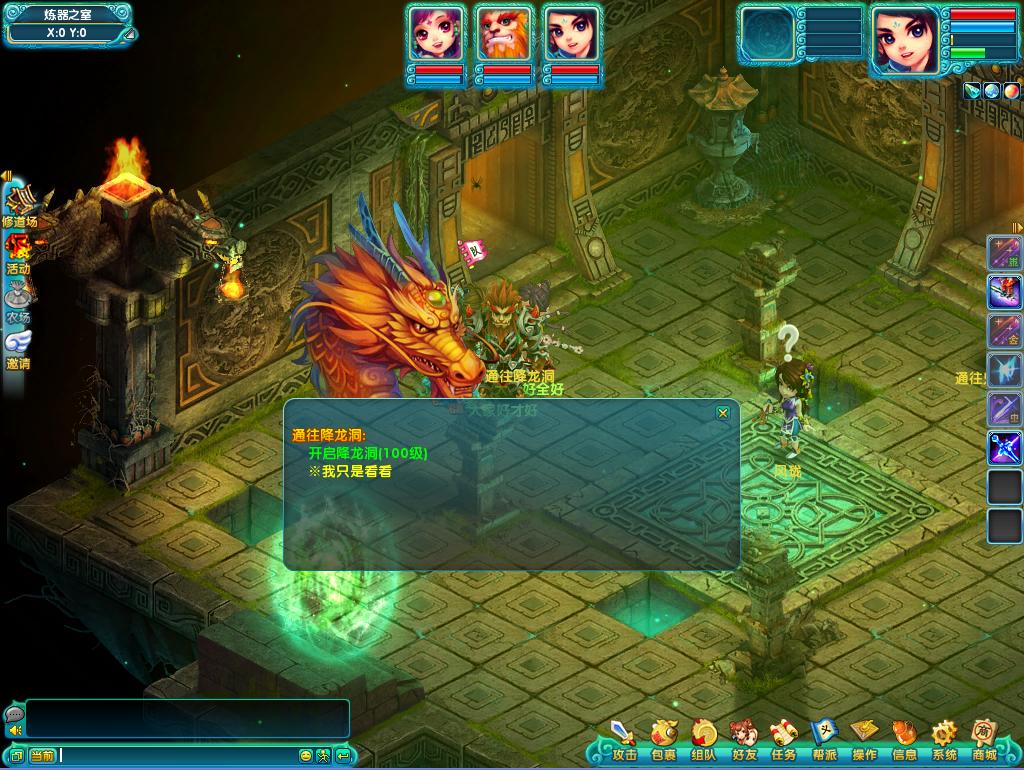This screenshot has height=770, width=1024.
Task: Select the 我只是看看 reply option
Action: 350,471
